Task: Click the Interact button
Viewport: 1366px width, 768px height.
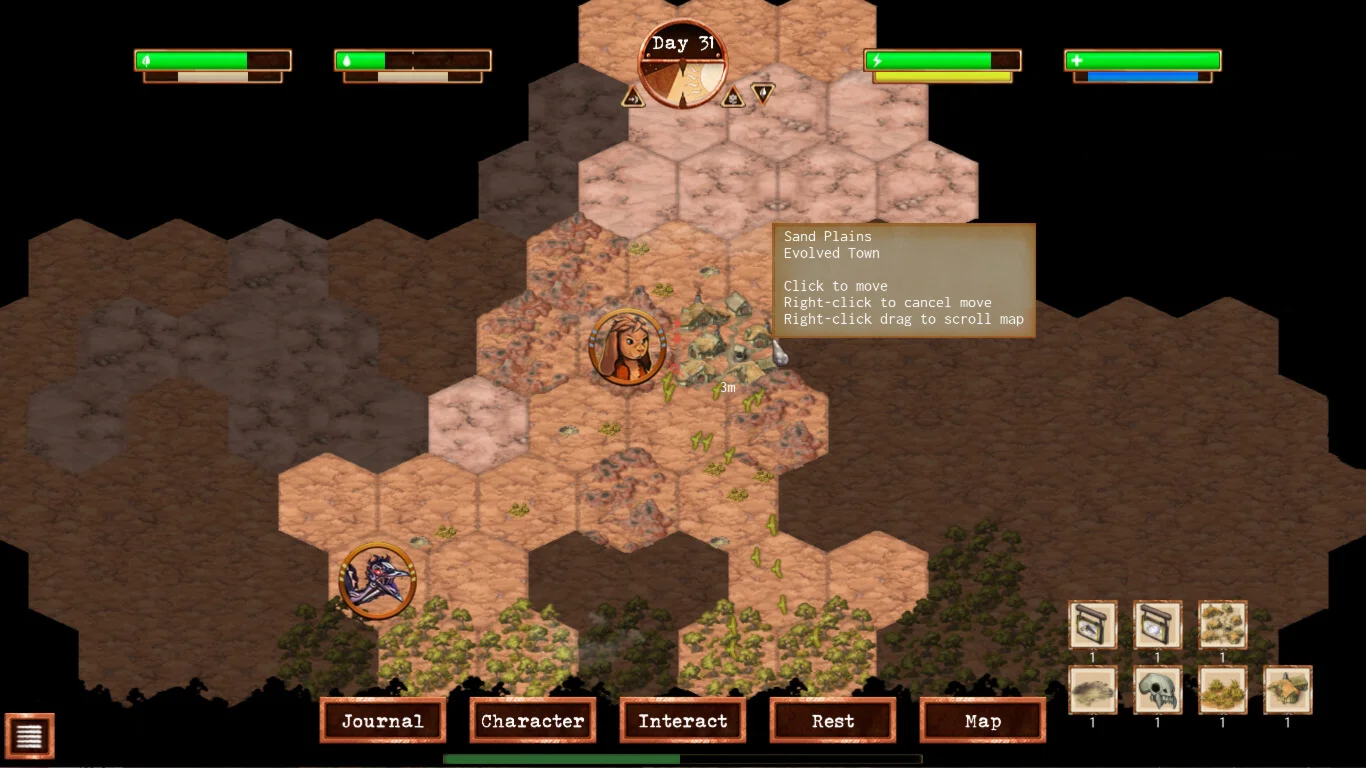Action: point(683,720)
